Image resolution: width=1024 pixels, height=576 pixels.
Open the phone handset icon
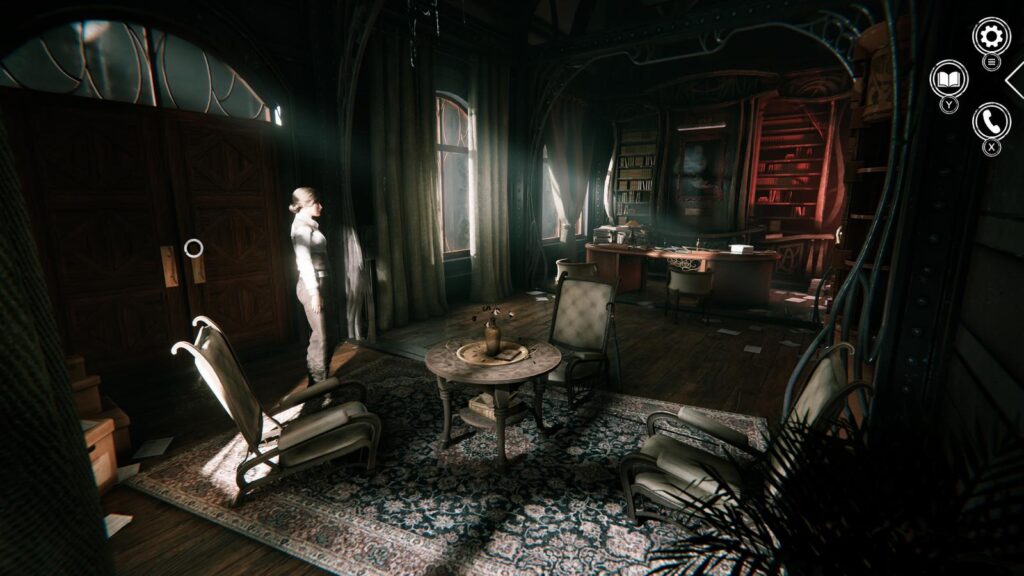click(991, 121)
